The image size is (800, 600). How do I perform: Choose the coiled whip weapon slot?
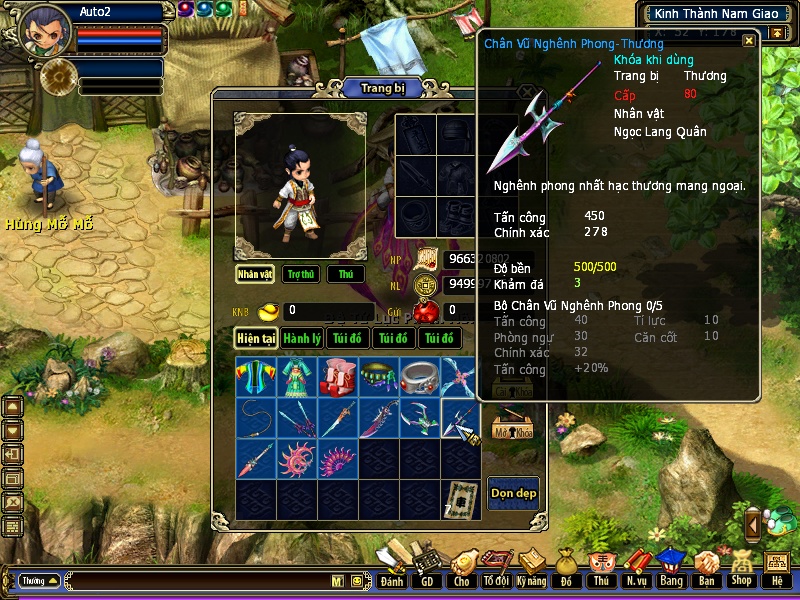(256, 418)
